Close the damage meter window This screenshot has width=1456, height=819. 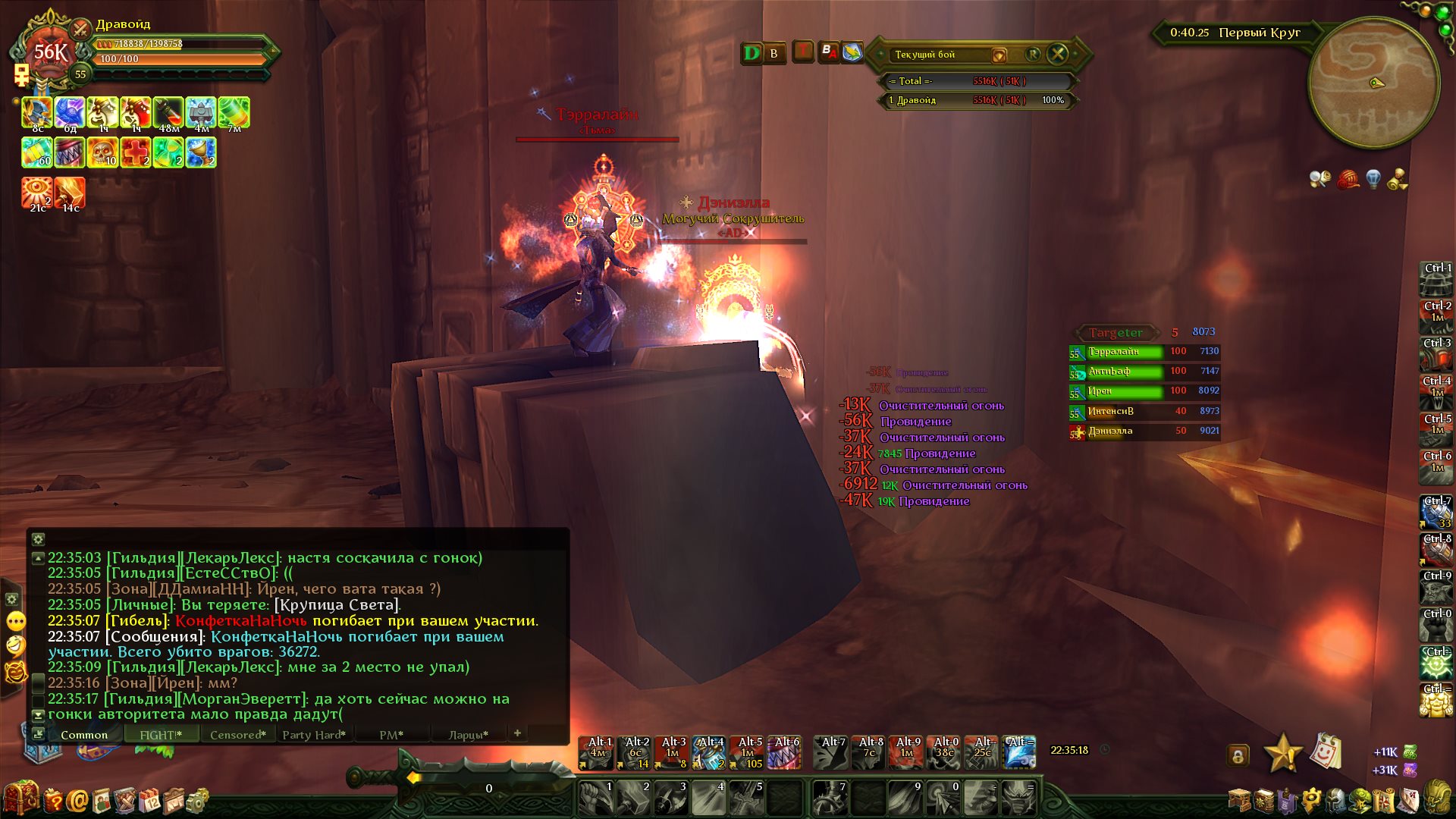pyautogui.click(x=1057, y=54)
